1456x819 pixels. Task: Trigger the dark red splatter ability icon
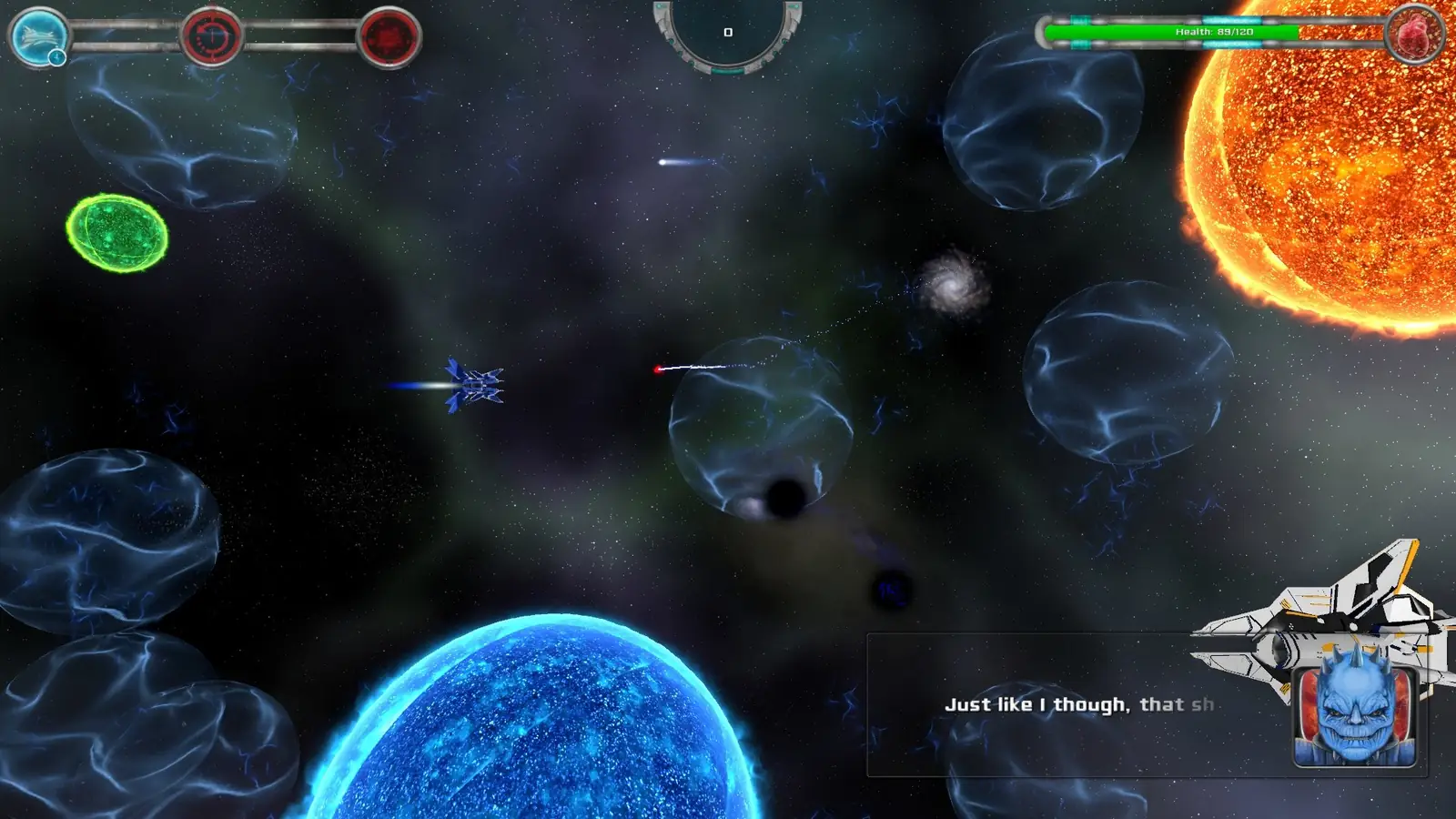(x=389, y=37)
